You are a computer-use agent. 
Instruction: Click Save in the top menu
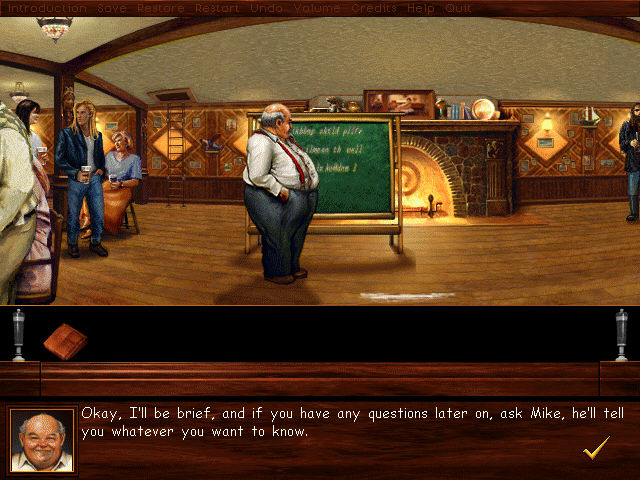[112, 8]
